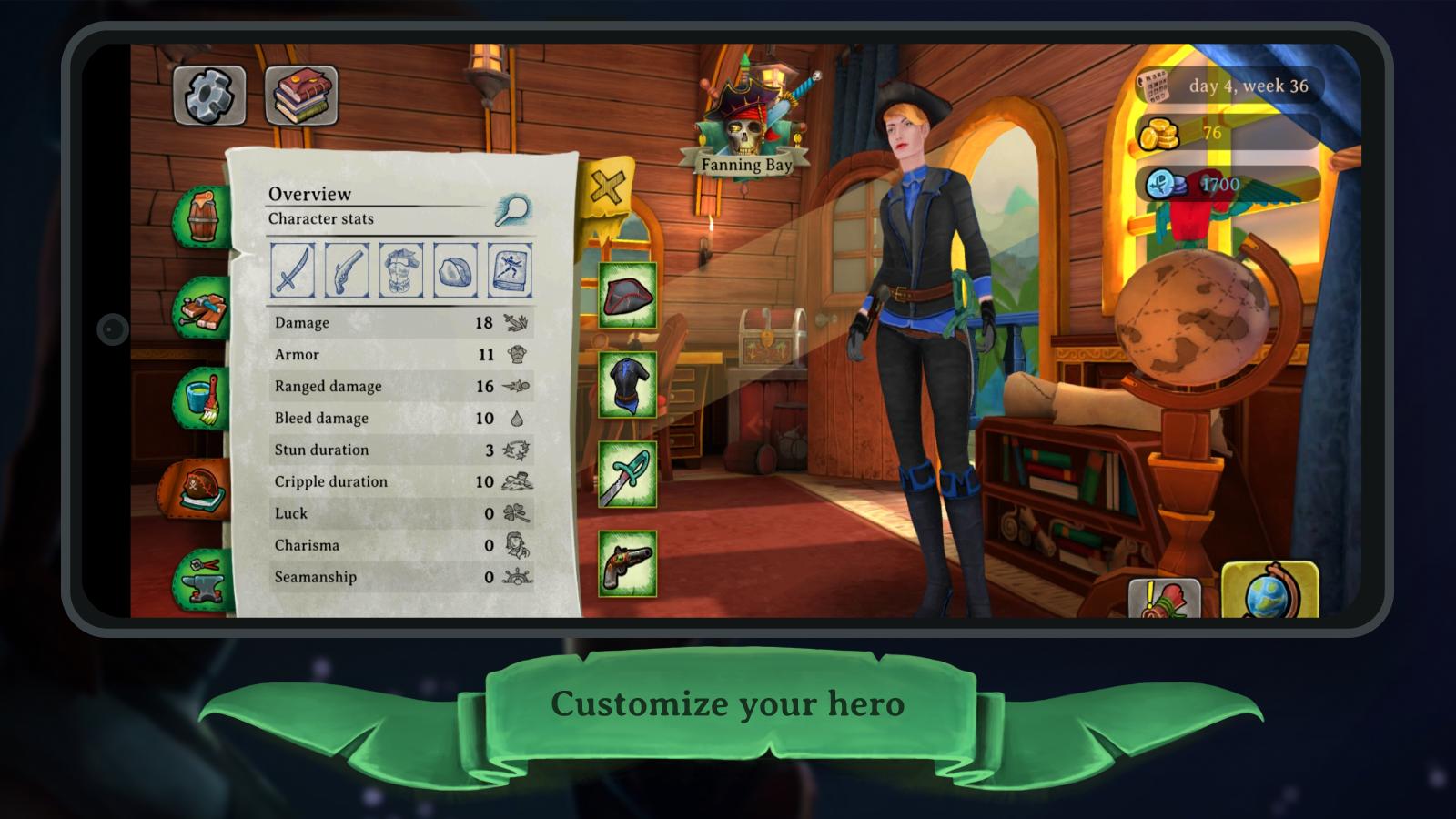Open the paint bucket and brush tab
The width and height of the screenshot is (1456, 819).
coord(204,399)
